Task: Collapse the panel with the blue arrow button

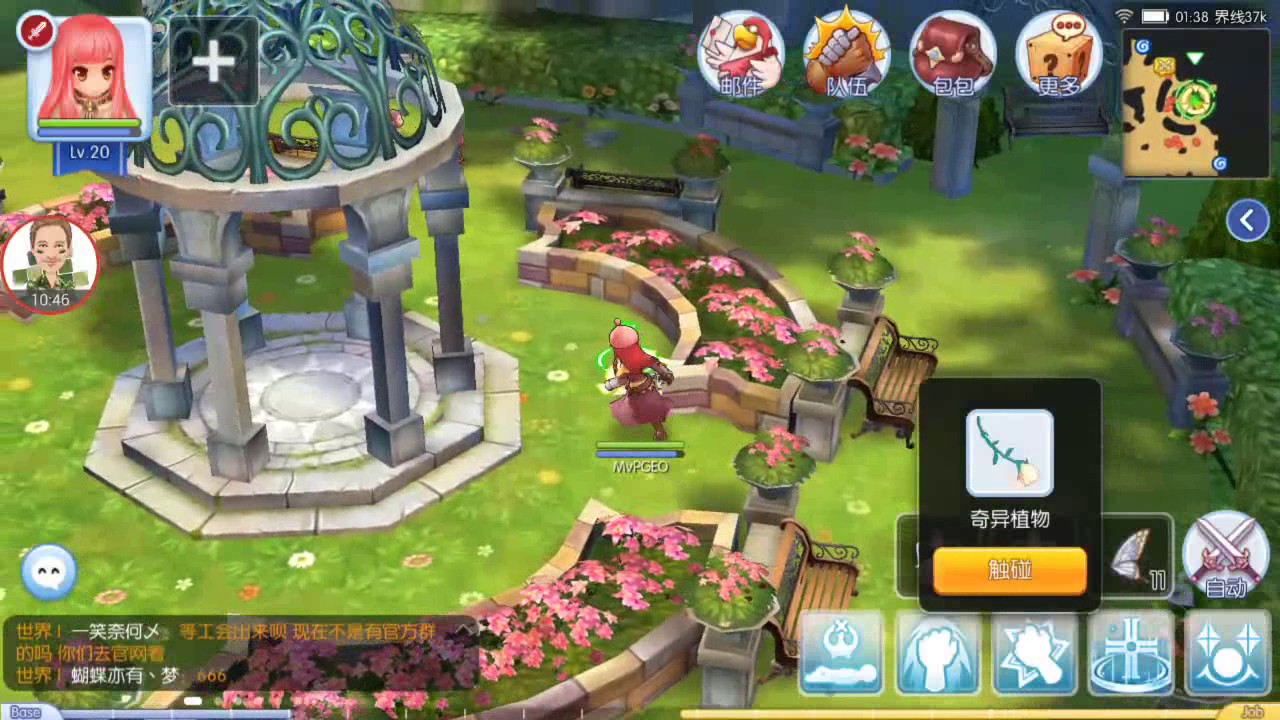Action: [1247, 221]
